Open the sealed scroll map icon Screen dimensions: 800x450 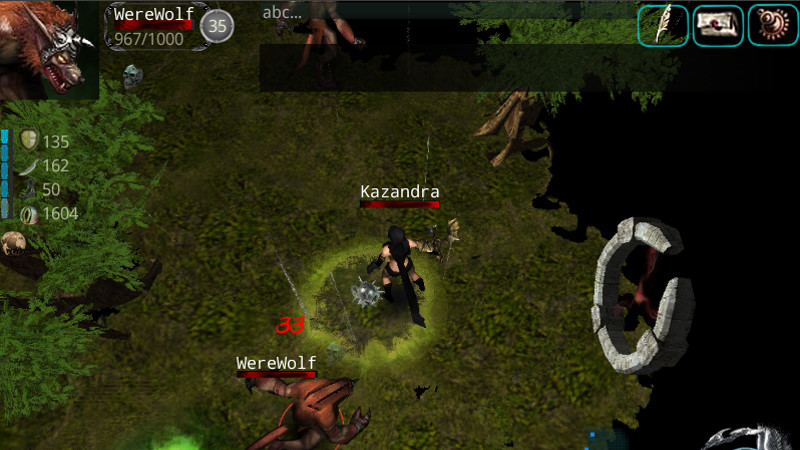point(717,25)
